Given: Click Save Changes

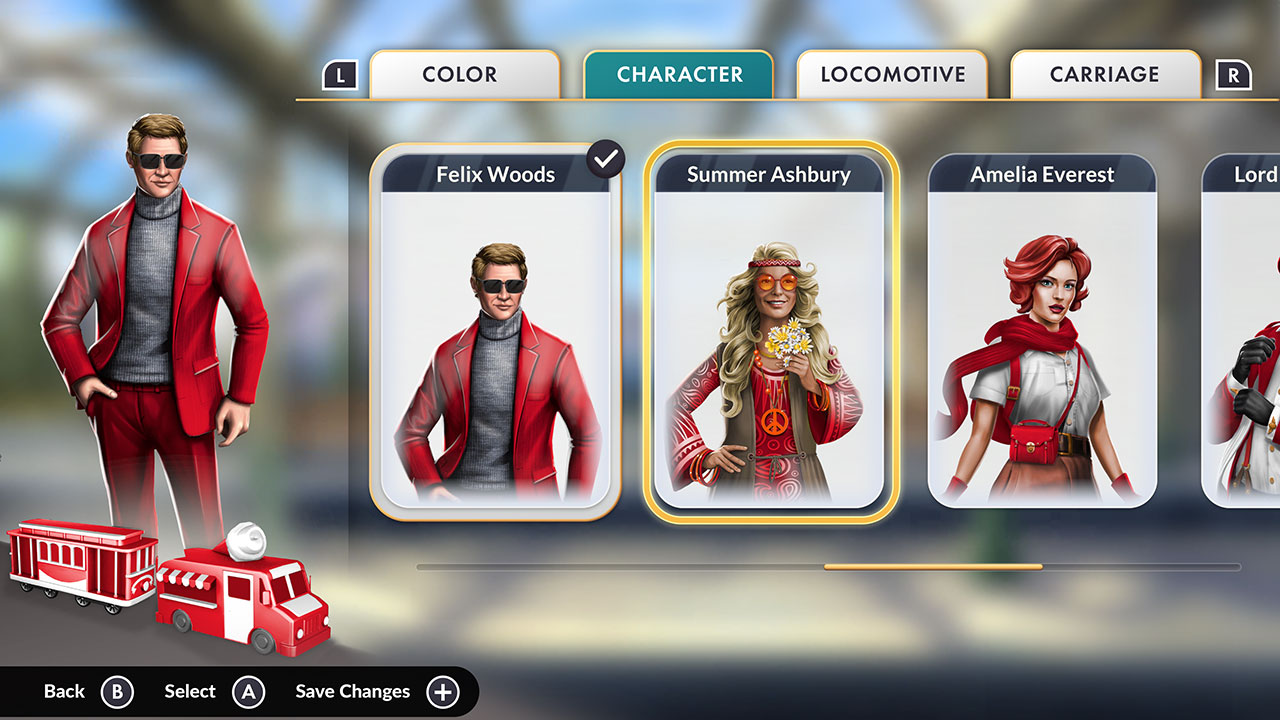Looking at the screenshot, I should (x=351, y=691).
